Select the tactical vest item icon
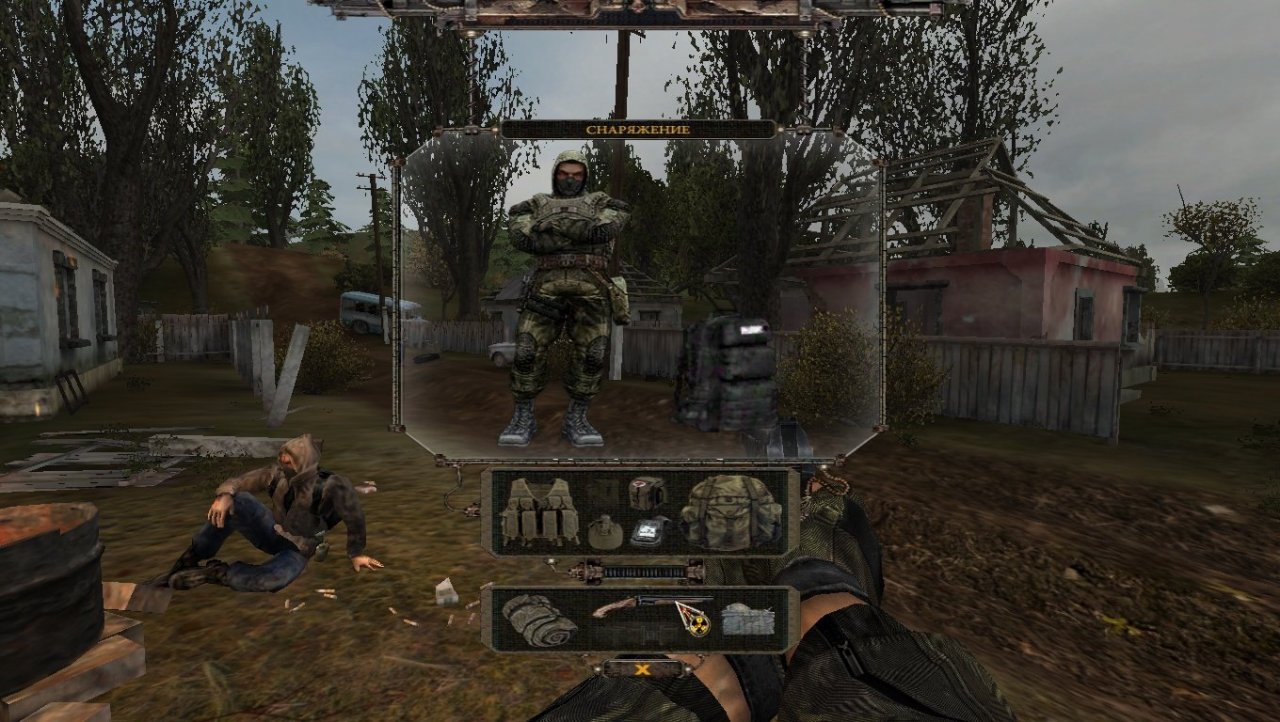 541,513
